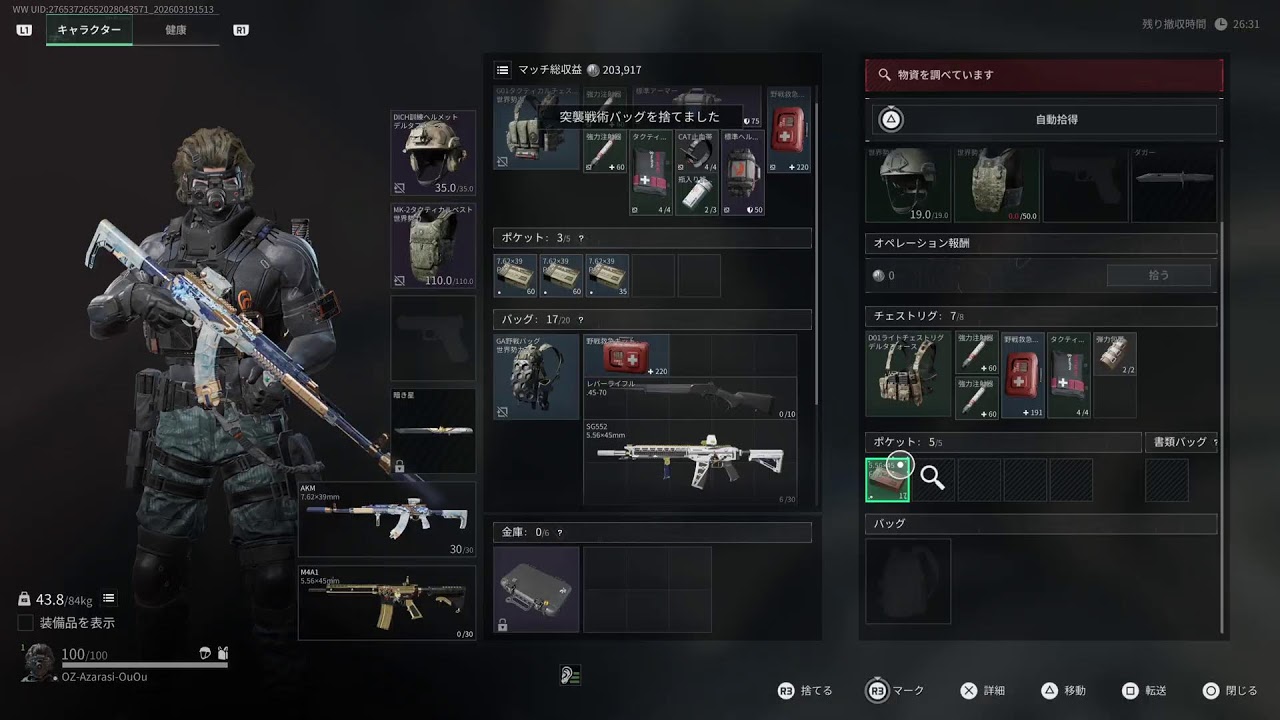The width and height of the screenshot is (1280, 720).
Task: Select the MK-2 tactical vest slot
Action: (433, 245)
